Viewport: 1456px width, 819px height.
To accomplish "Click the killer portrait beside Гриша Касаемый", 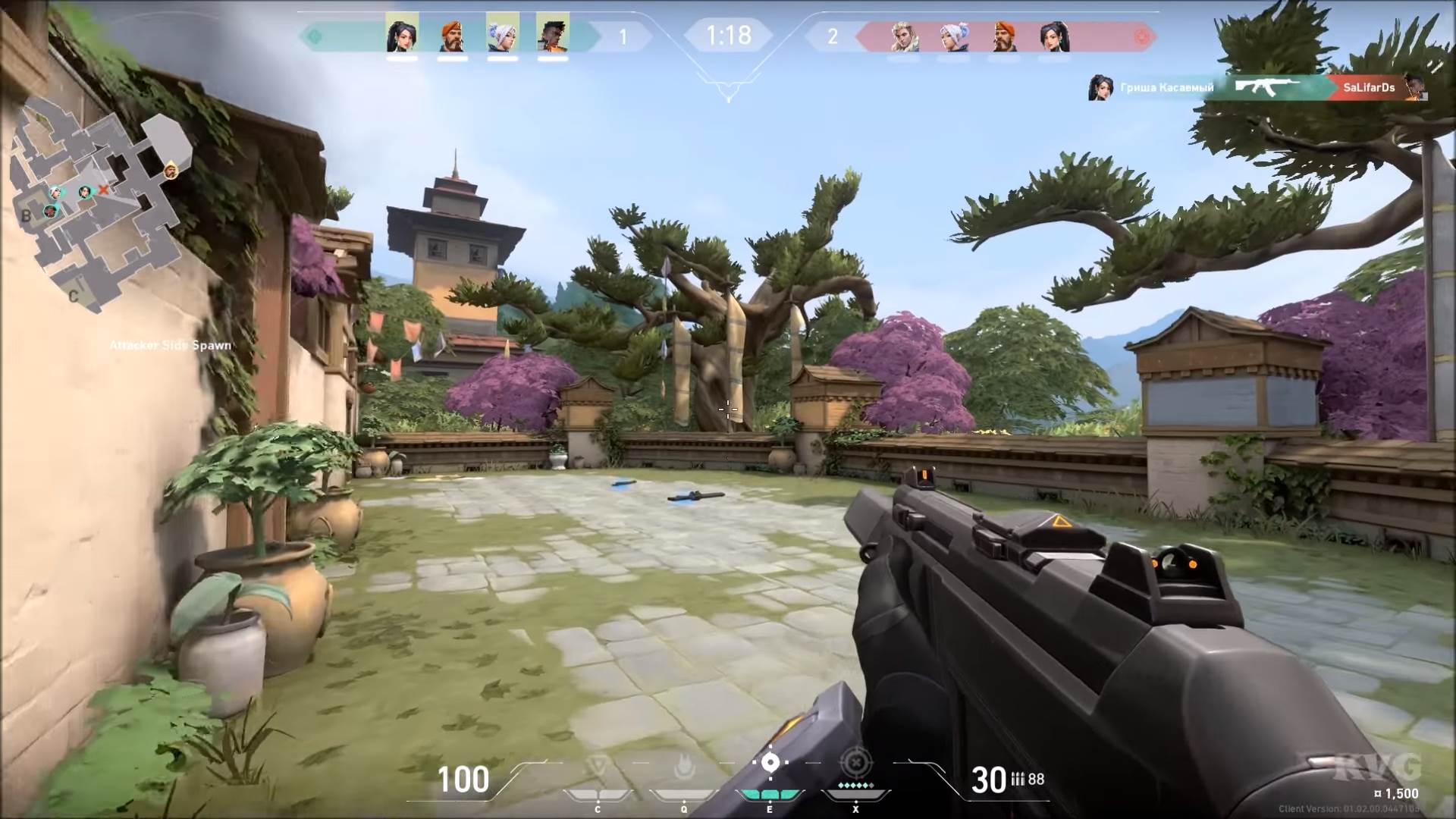I will coord(1099,89).
